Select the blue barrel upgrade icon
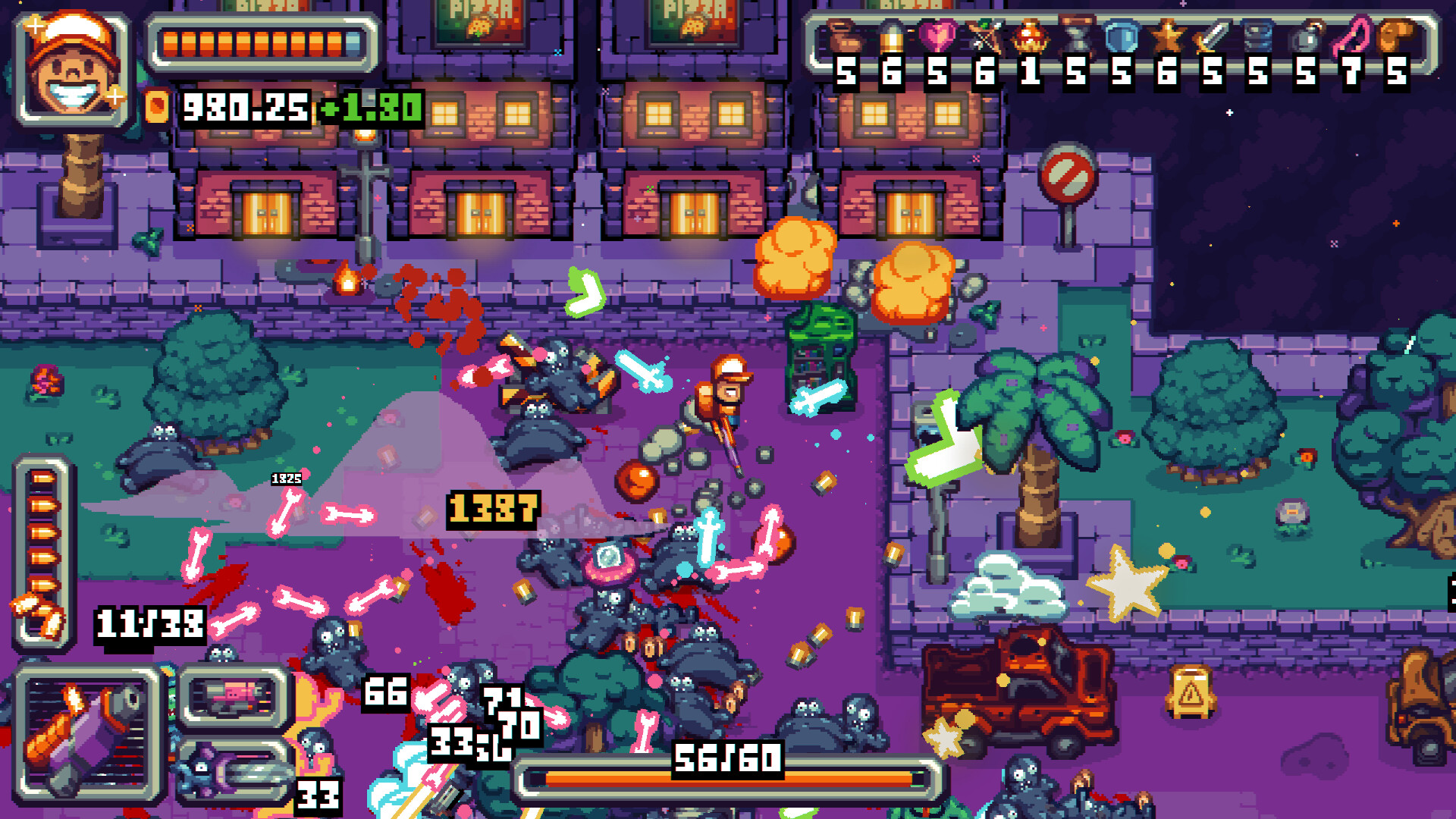 point(1259,36)
